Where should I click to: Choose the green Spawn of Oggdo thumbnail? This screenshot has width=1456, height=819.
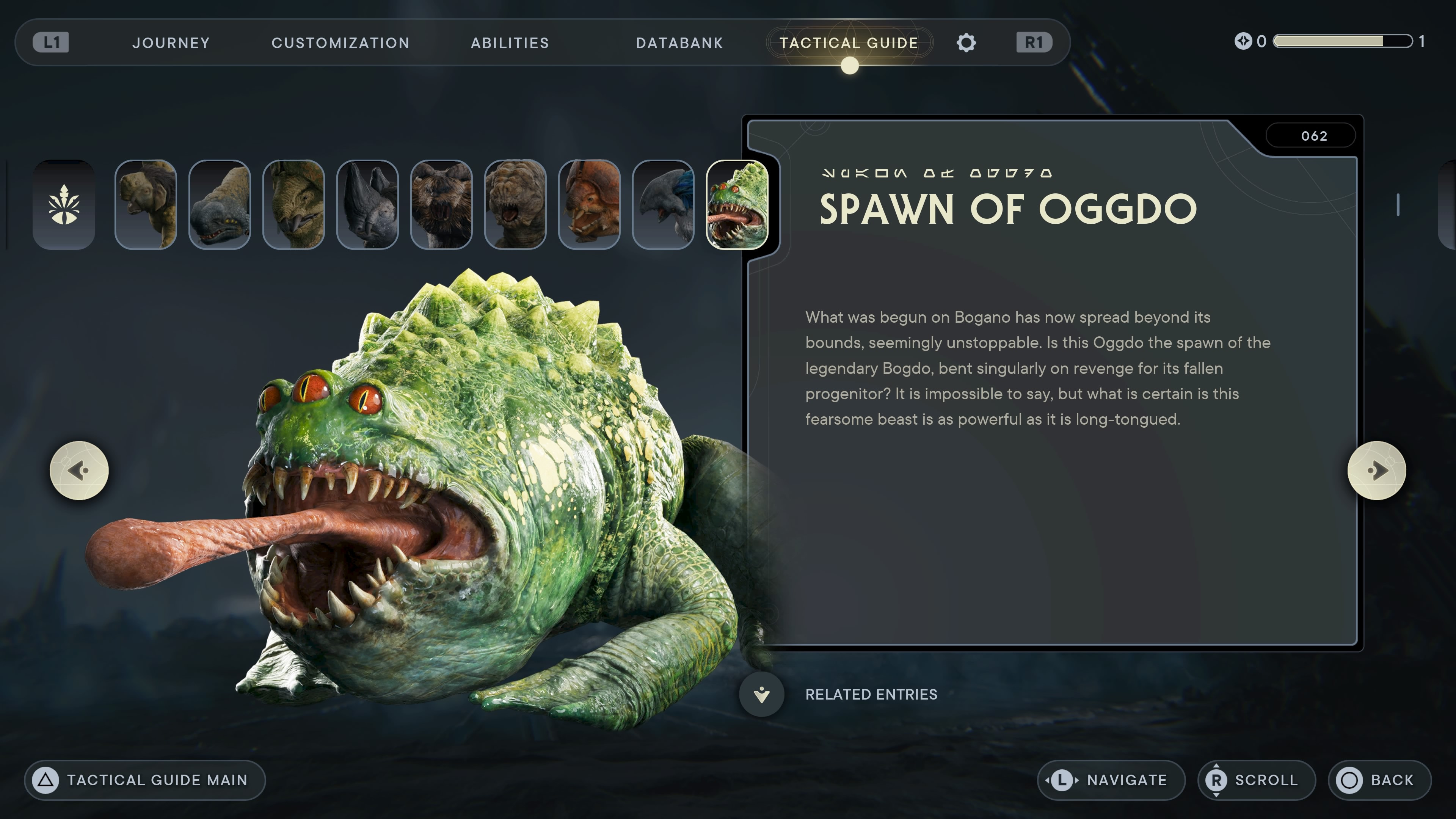[x=737, y=205]
